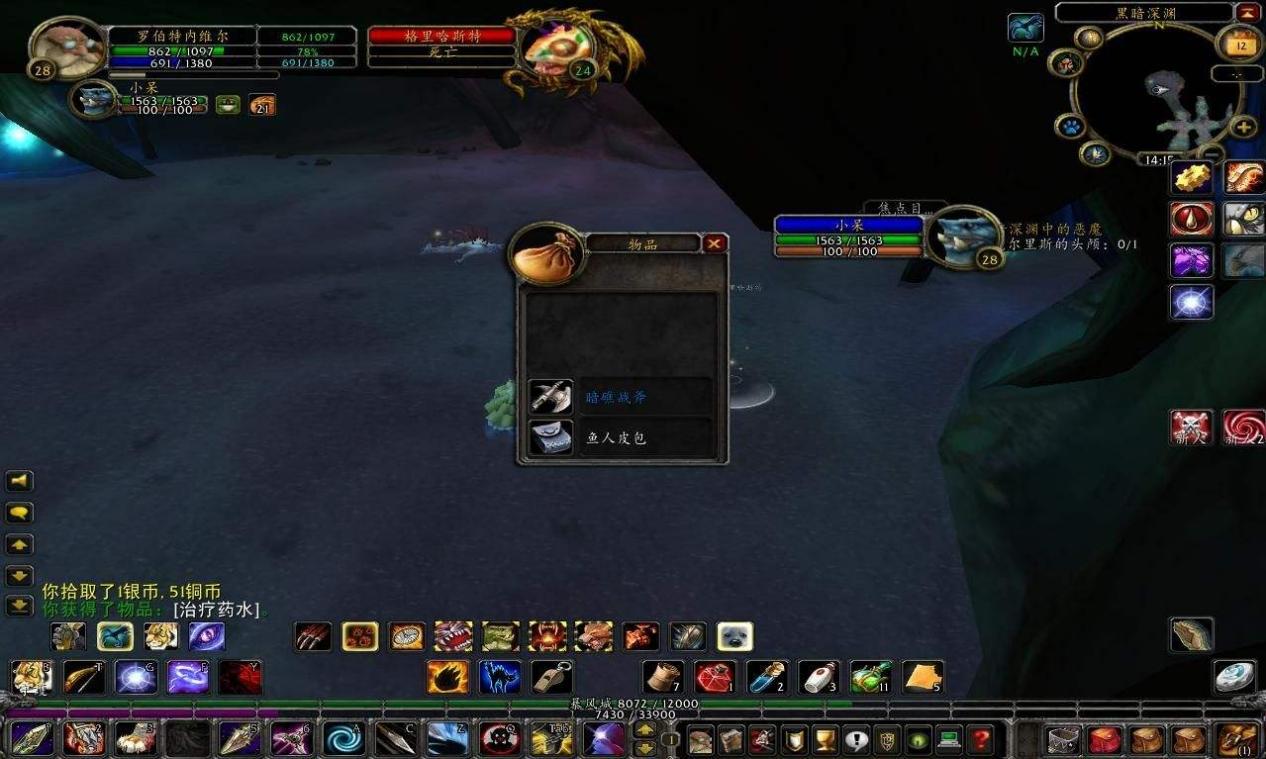
Task: Select the pet 小呆 focus frame portrait
Action: pyautogui.click(x=960, y=236)
